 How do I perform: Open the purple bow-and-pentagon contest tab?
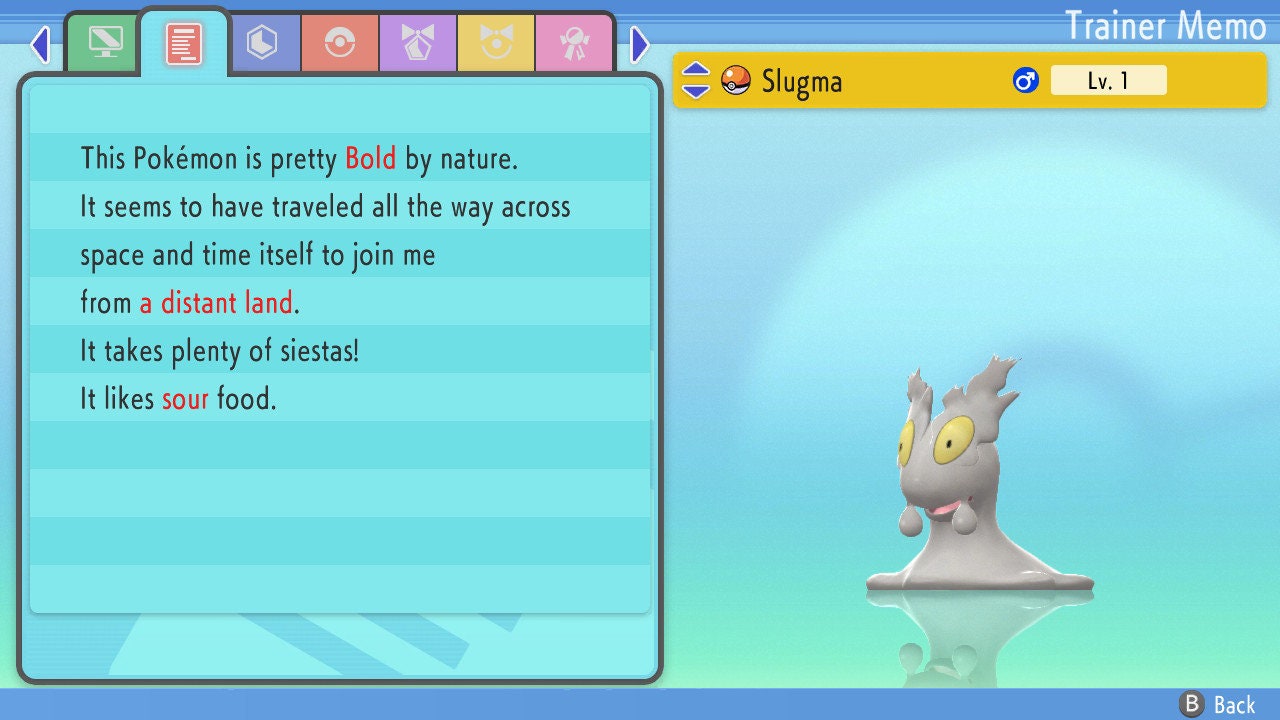(418, 43)
